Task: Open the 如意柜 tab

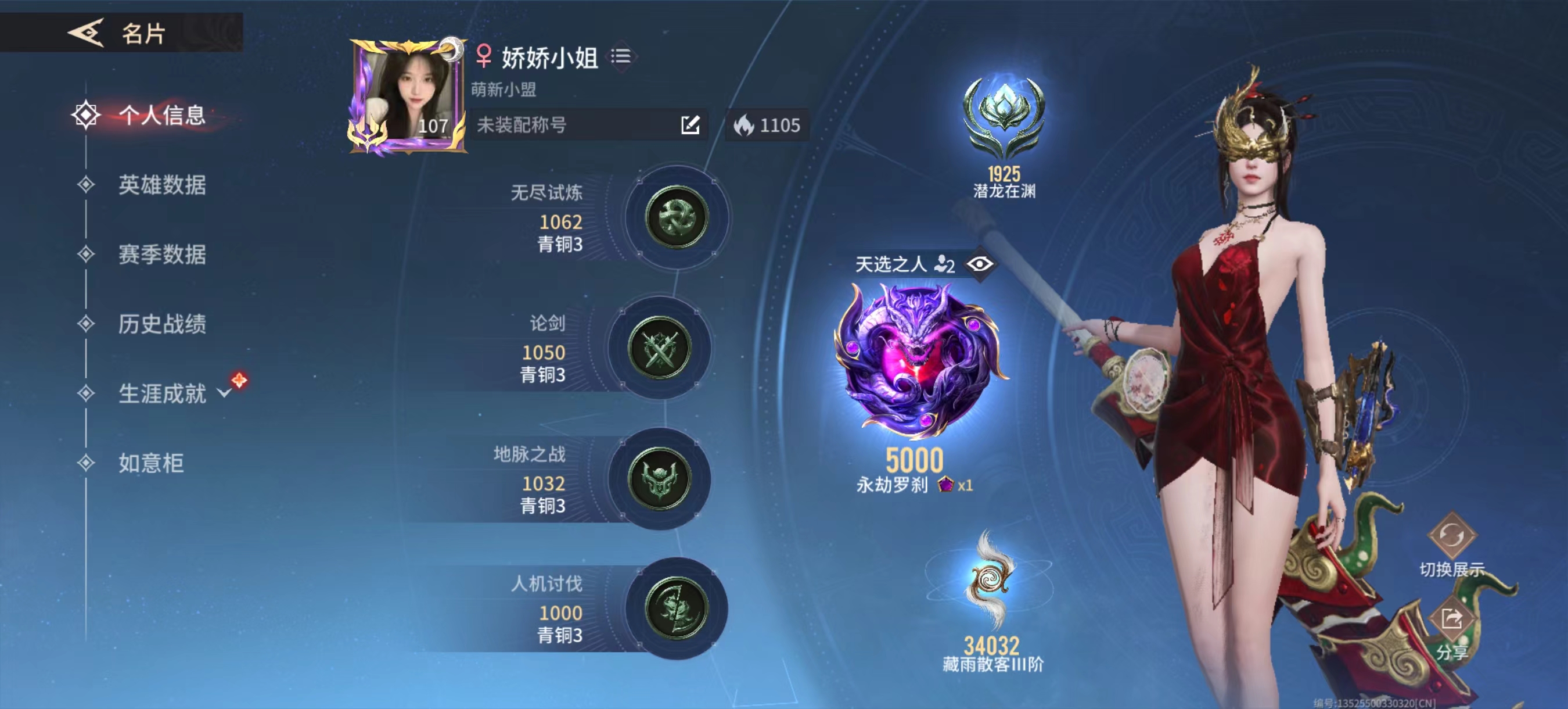Action: pos(150,463)
